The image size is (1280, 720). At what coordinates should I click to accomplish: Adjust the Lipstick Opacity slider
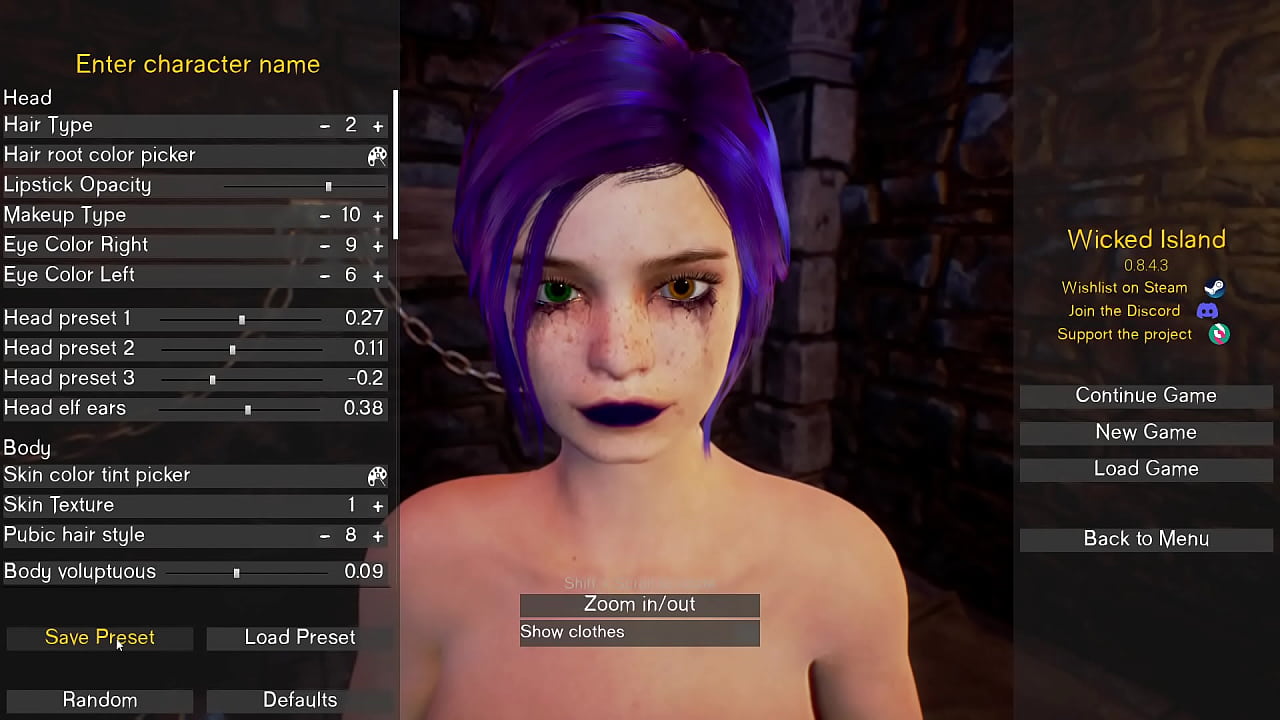328,186
